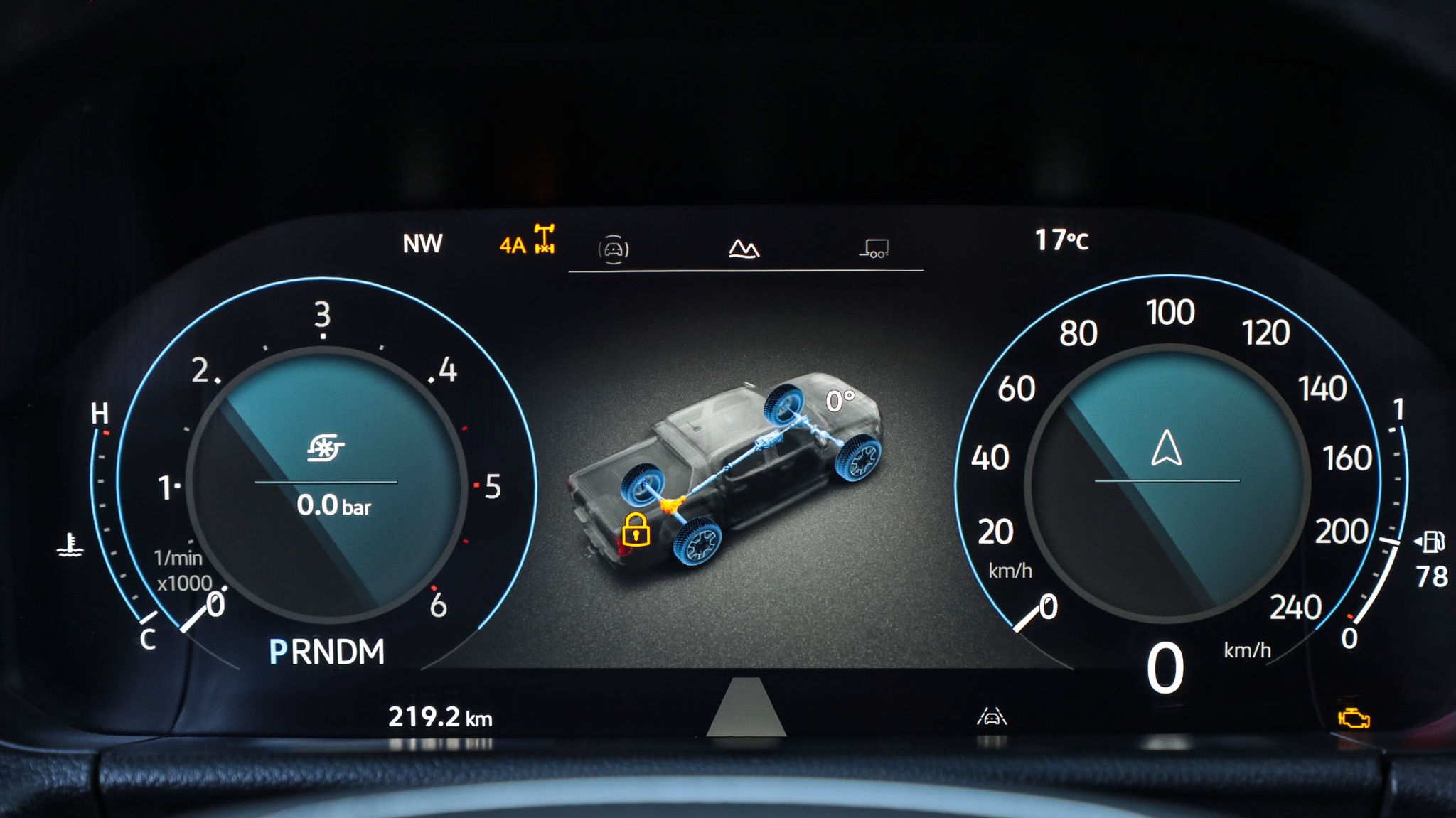Click the check engine warning light

point(1354,718)
